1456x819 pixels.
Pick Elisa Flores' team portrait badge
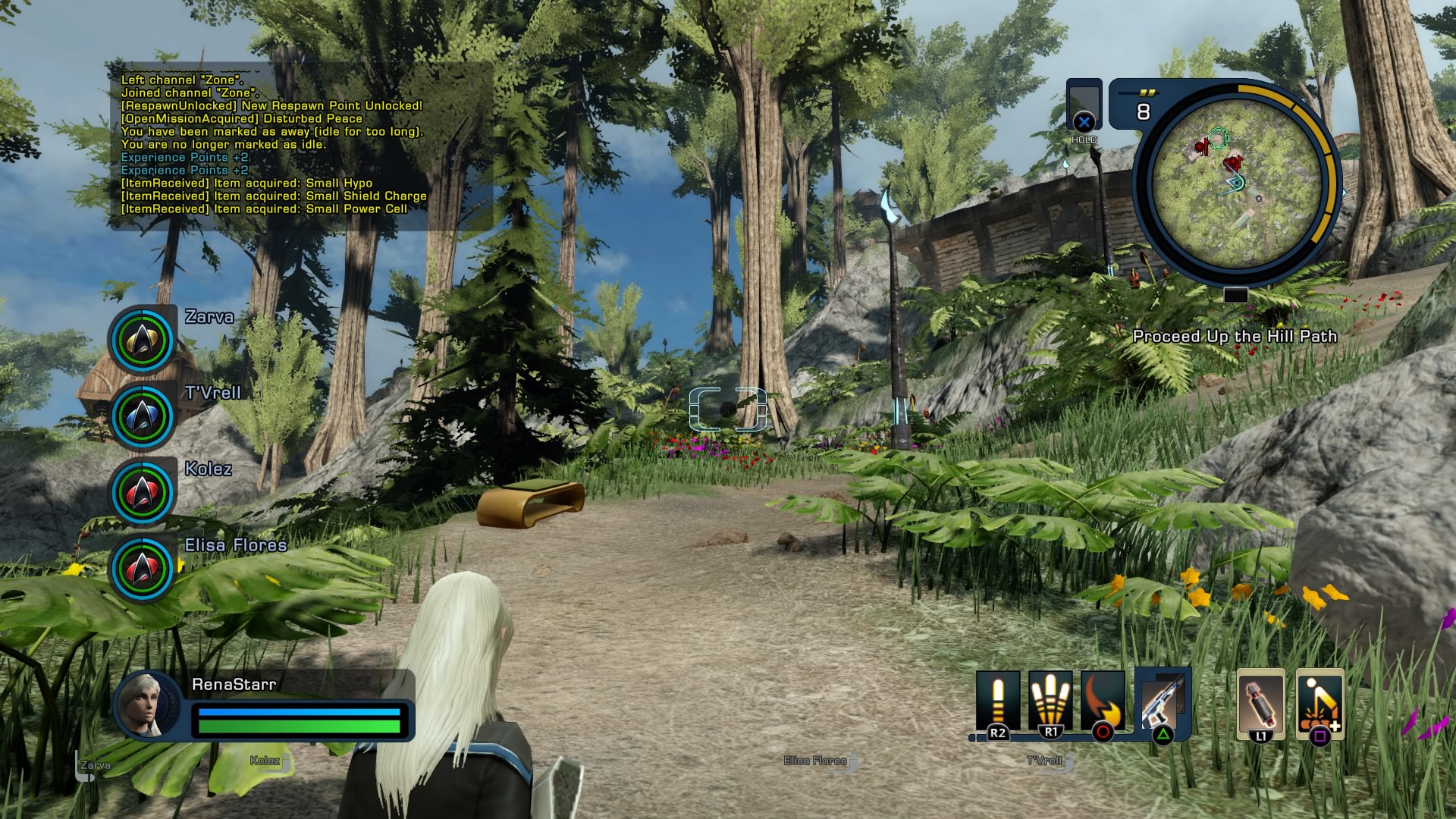[143, 568]
